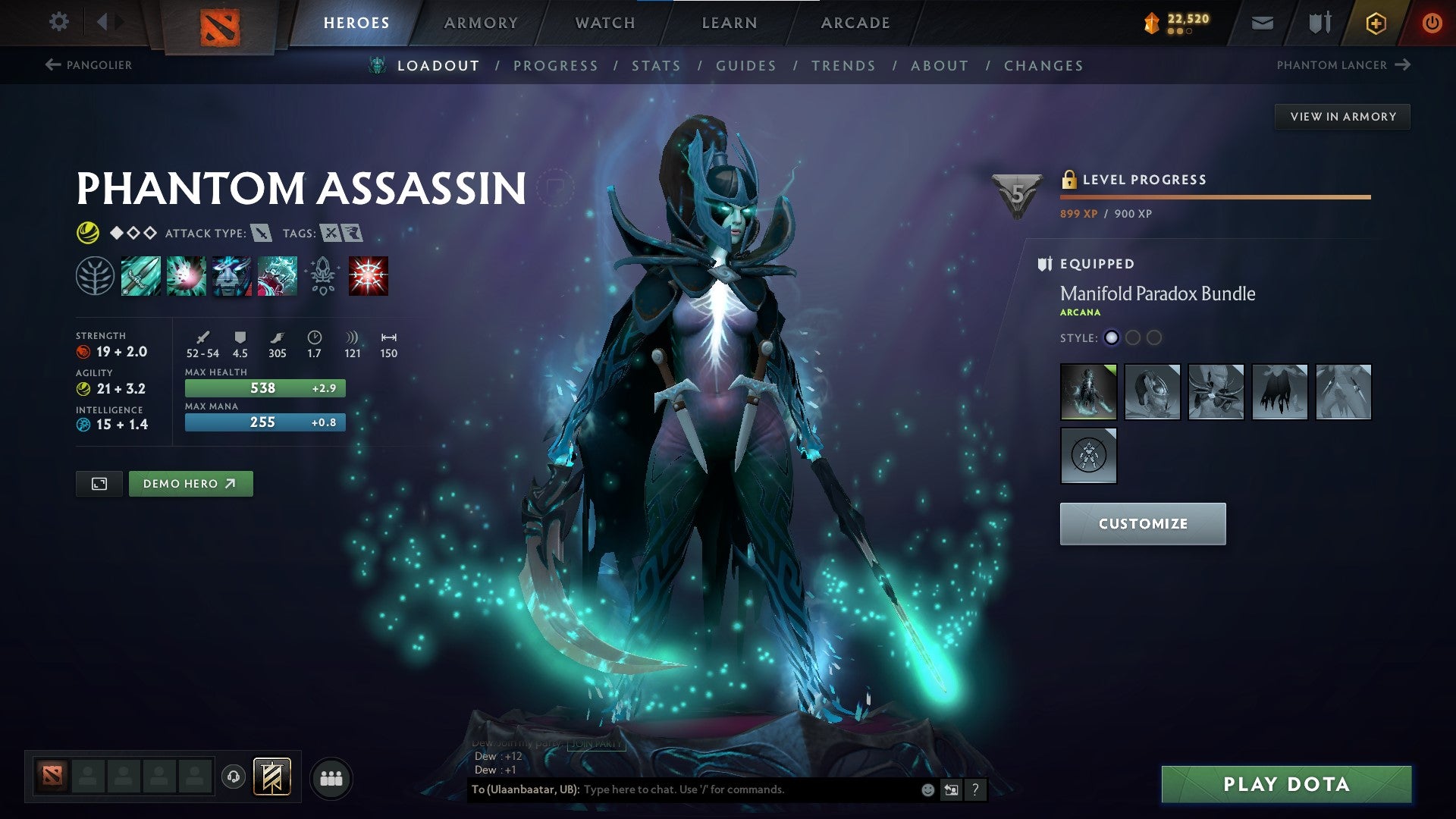Click the Aghanim's Scepter upgrade icon
The image size is (1456, 819).
click(x=322, y=275)
